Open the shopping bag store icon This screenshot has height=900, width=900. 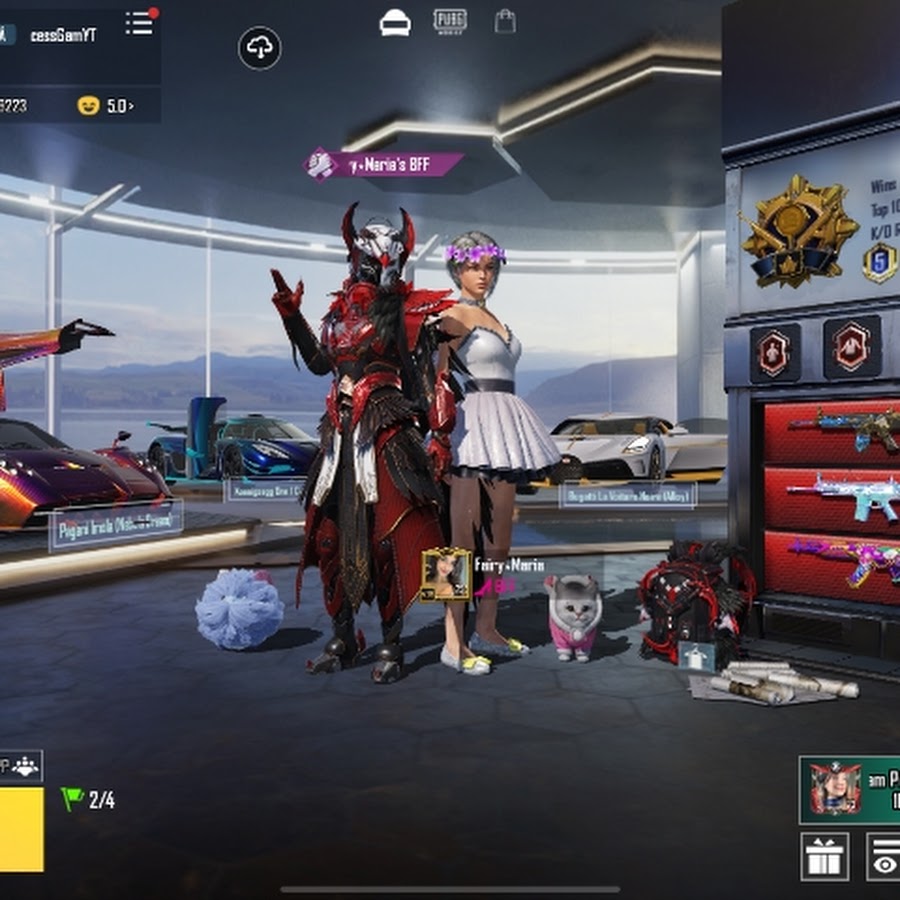[x=505, y=22]
